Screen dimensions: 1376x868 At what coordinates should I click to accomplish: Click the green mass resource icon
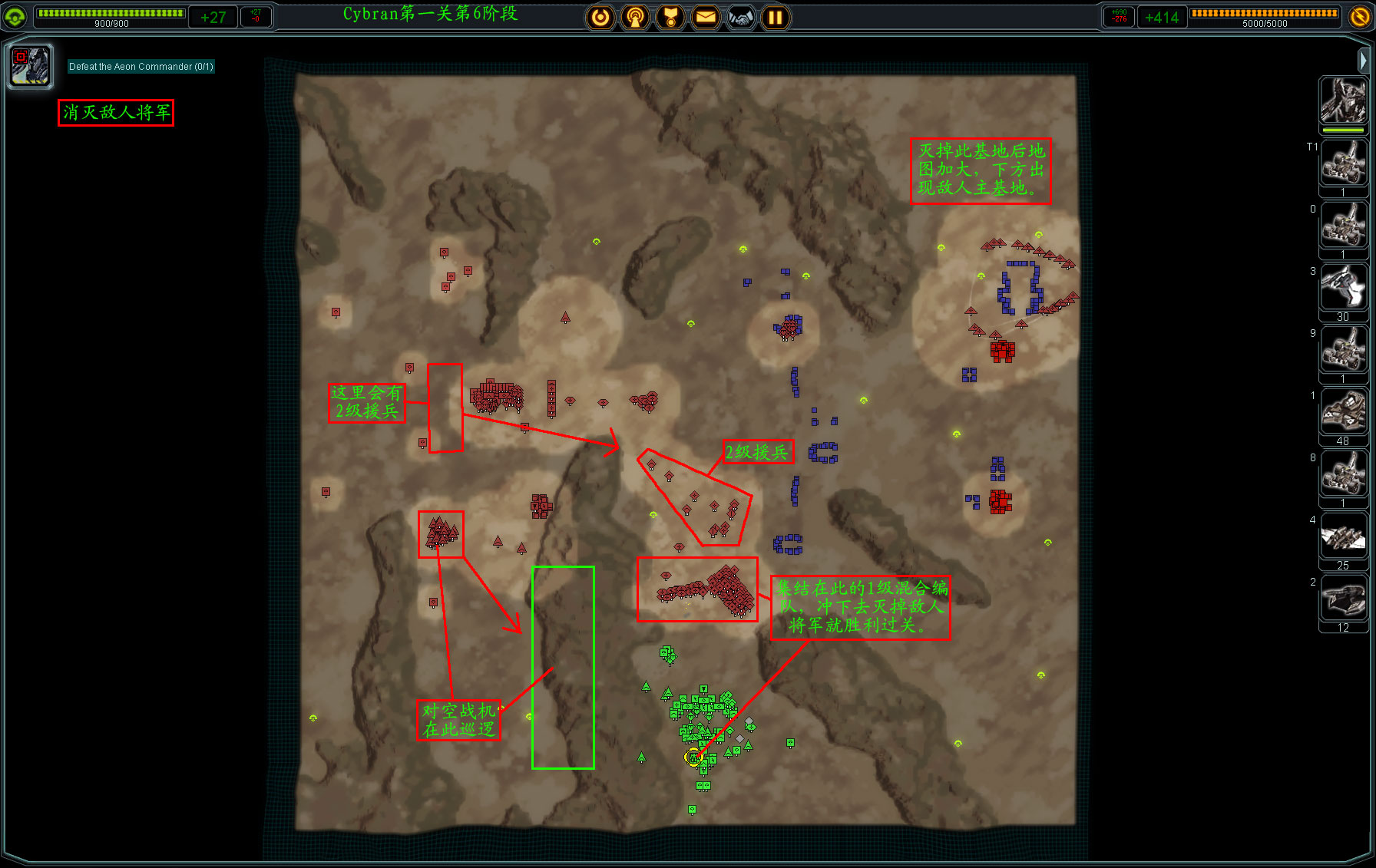(15, 16)
